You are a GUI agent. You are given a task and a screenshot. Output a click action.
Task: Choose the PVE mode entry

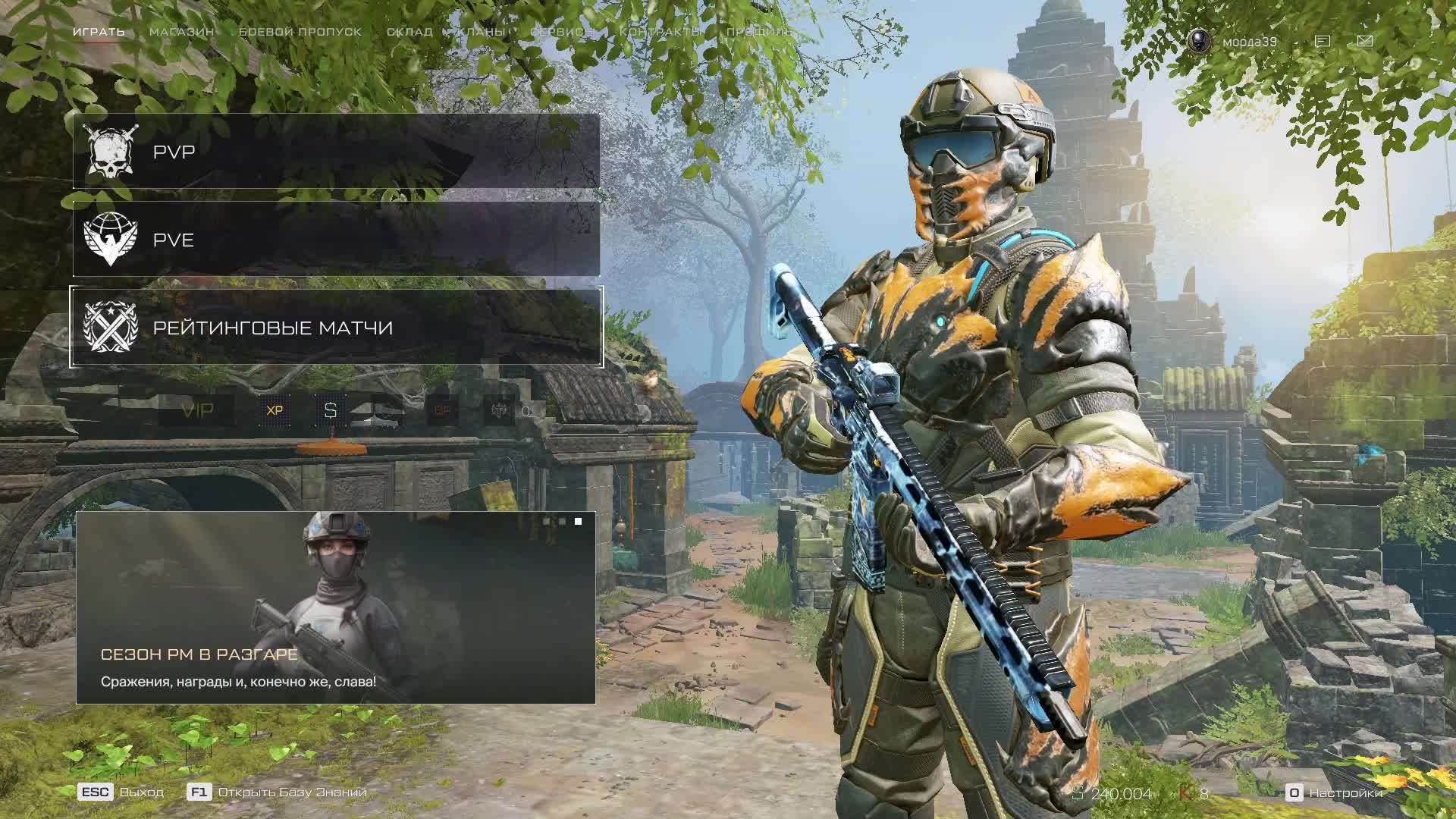(336, 240)
